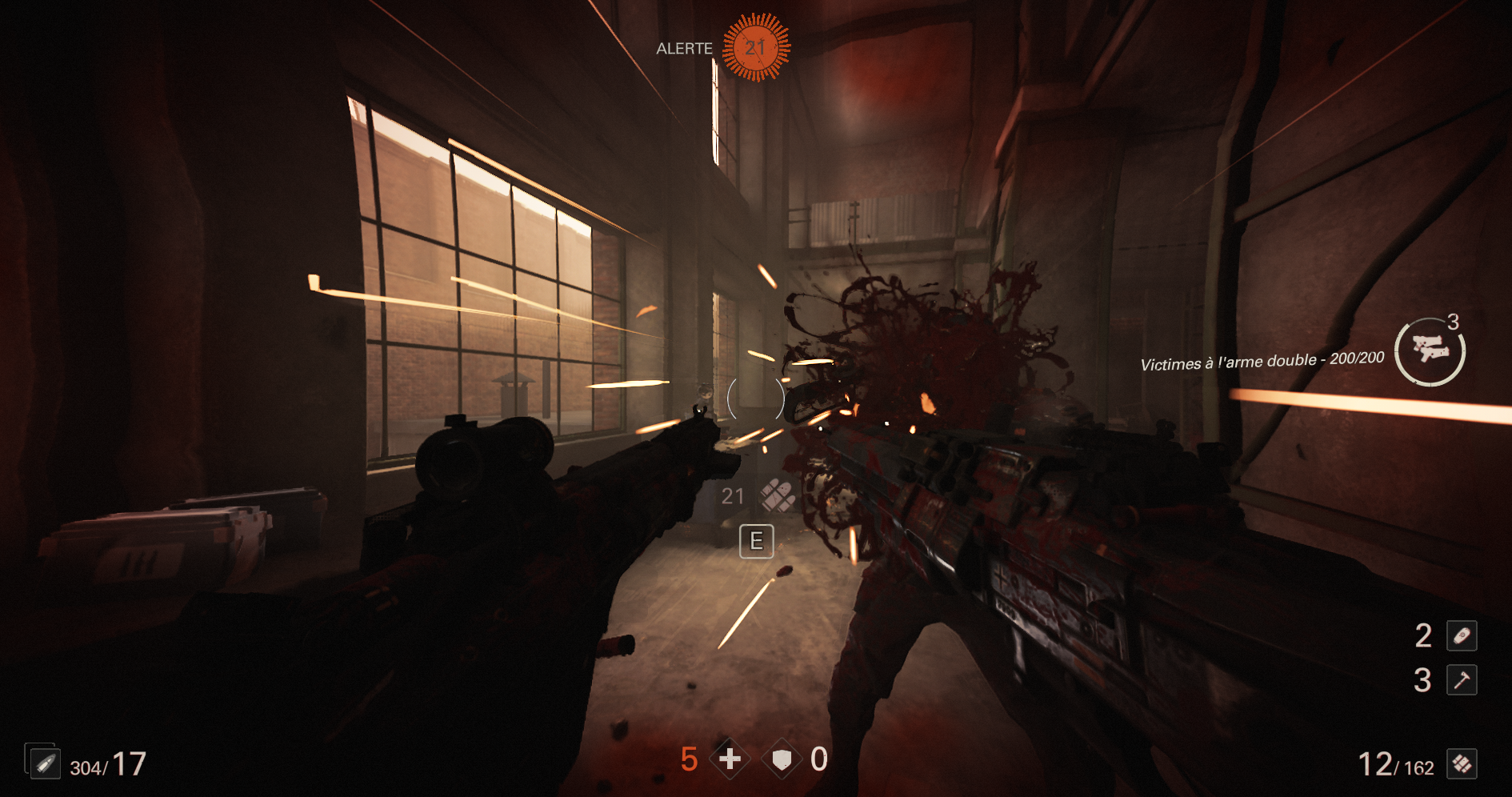Click the orange alert commander icon
This screenshot has width=1512, height=797.
756,47
